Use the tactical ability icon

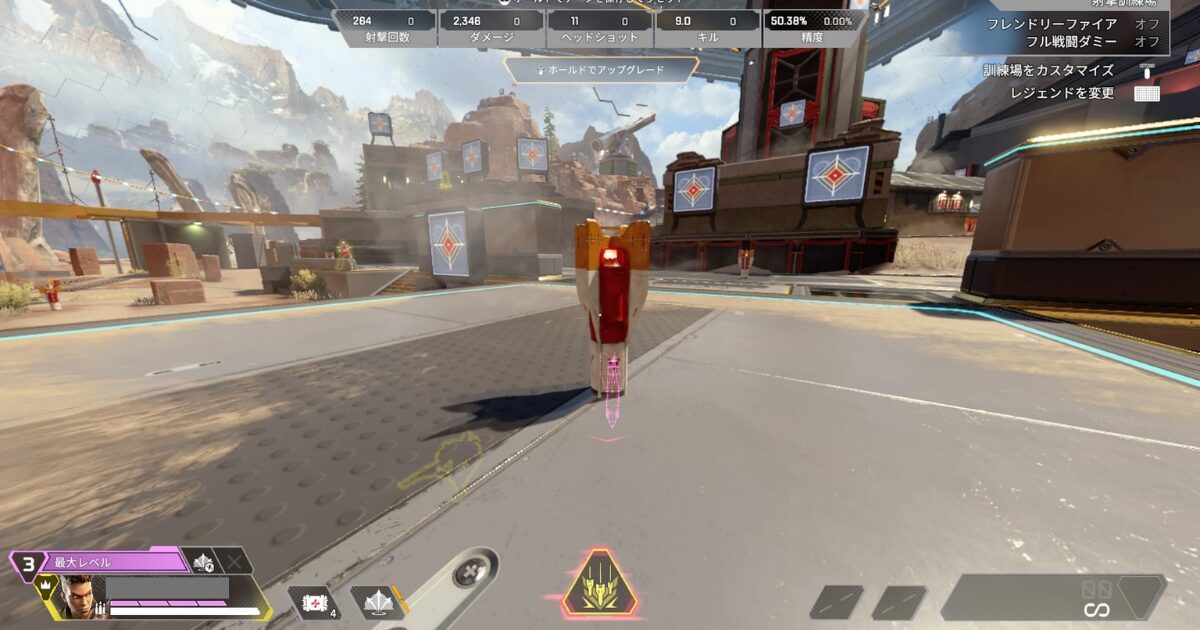[x=377, y=602]
